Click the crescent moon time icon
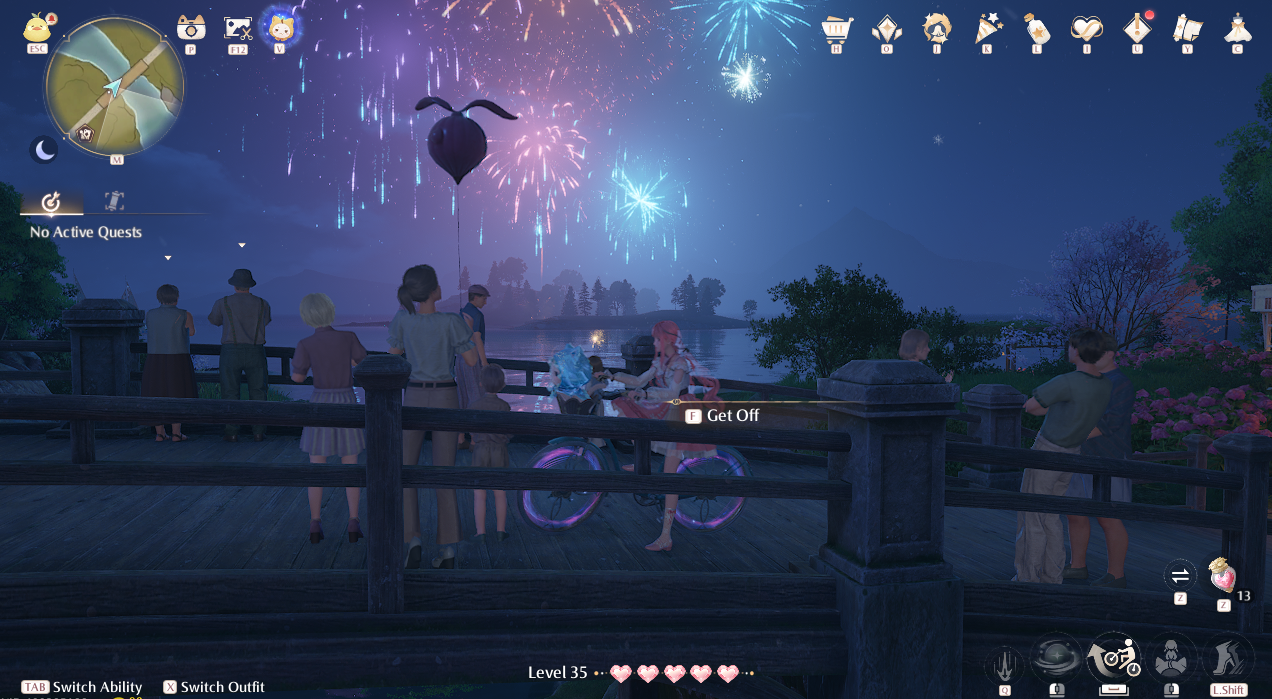This screenshot has height=699, width=1272. pyautogui.click(x=45, y=150)
